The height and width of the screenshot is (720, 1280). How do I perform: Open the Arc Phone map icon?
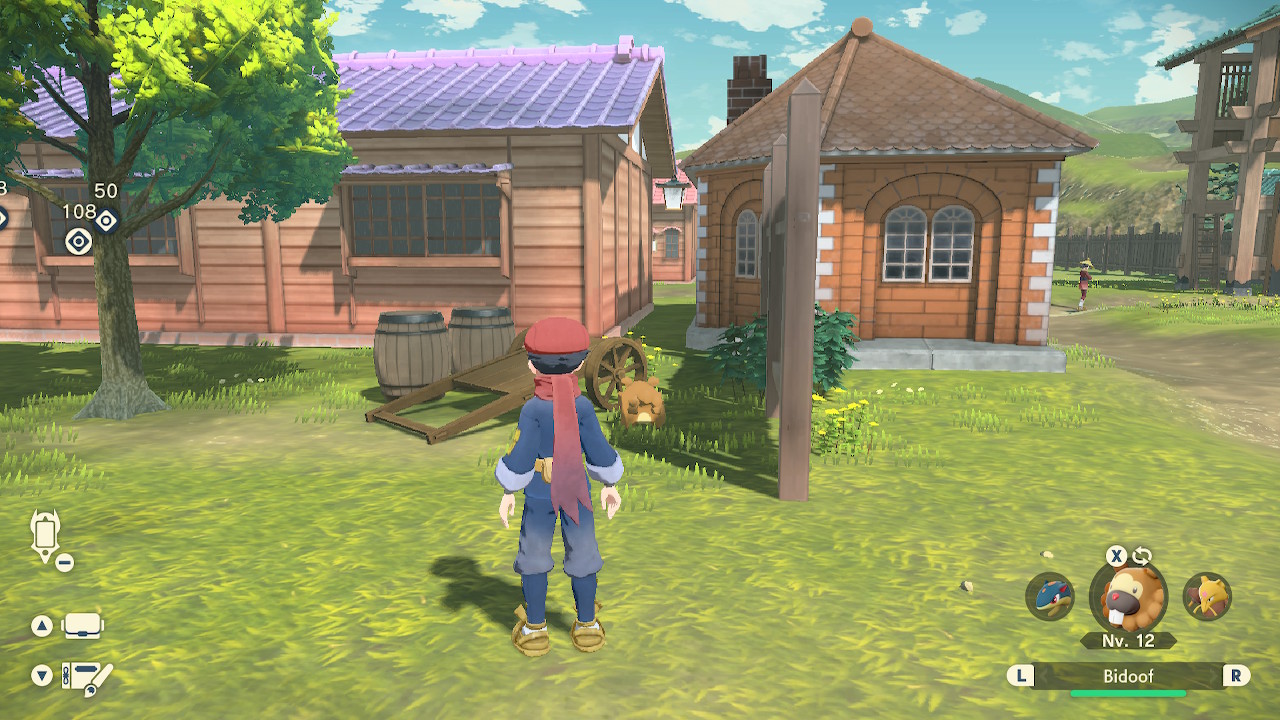tap(46, 535)
